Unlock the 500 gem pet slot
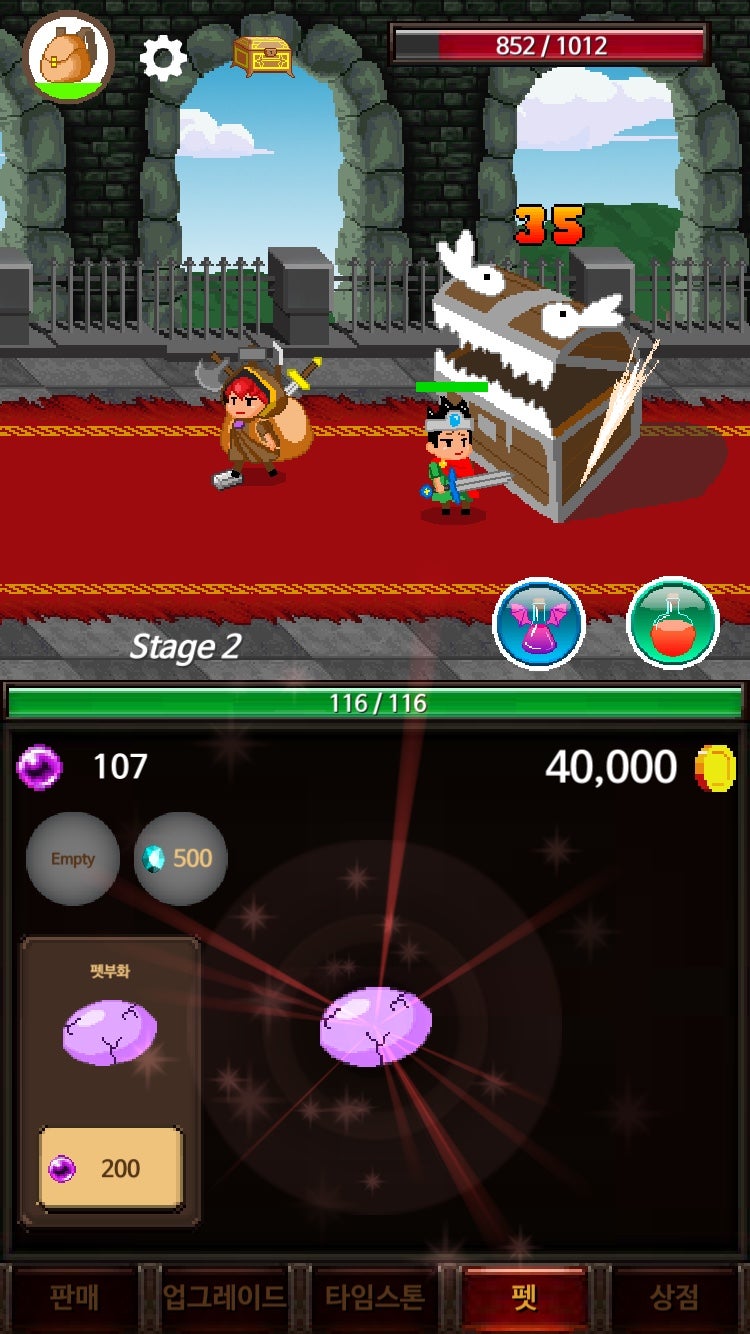Viewport: 750px width, 1334px height. pyautogui.click(x=180, y=859)
